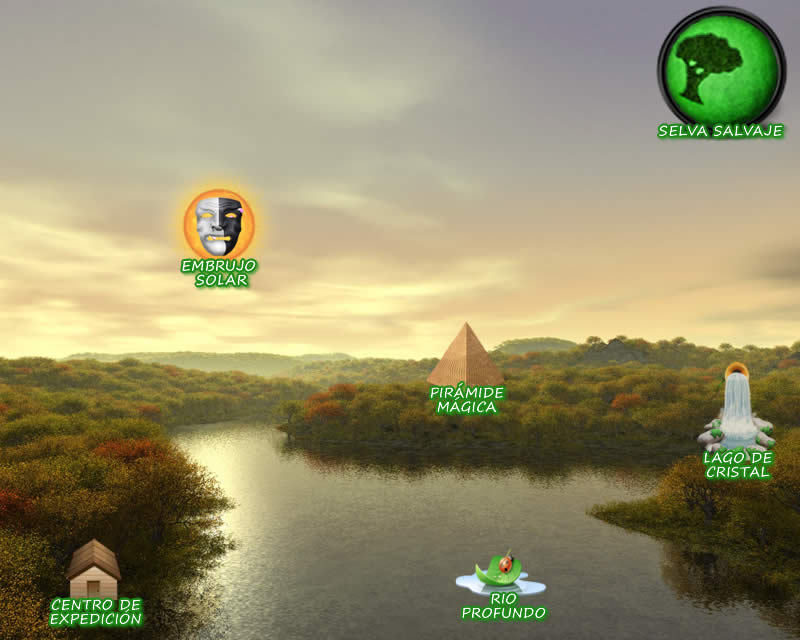Visit the Centro de Expedición hut
800x640 pixels.
pyautogui.click(x=94, y=569)
